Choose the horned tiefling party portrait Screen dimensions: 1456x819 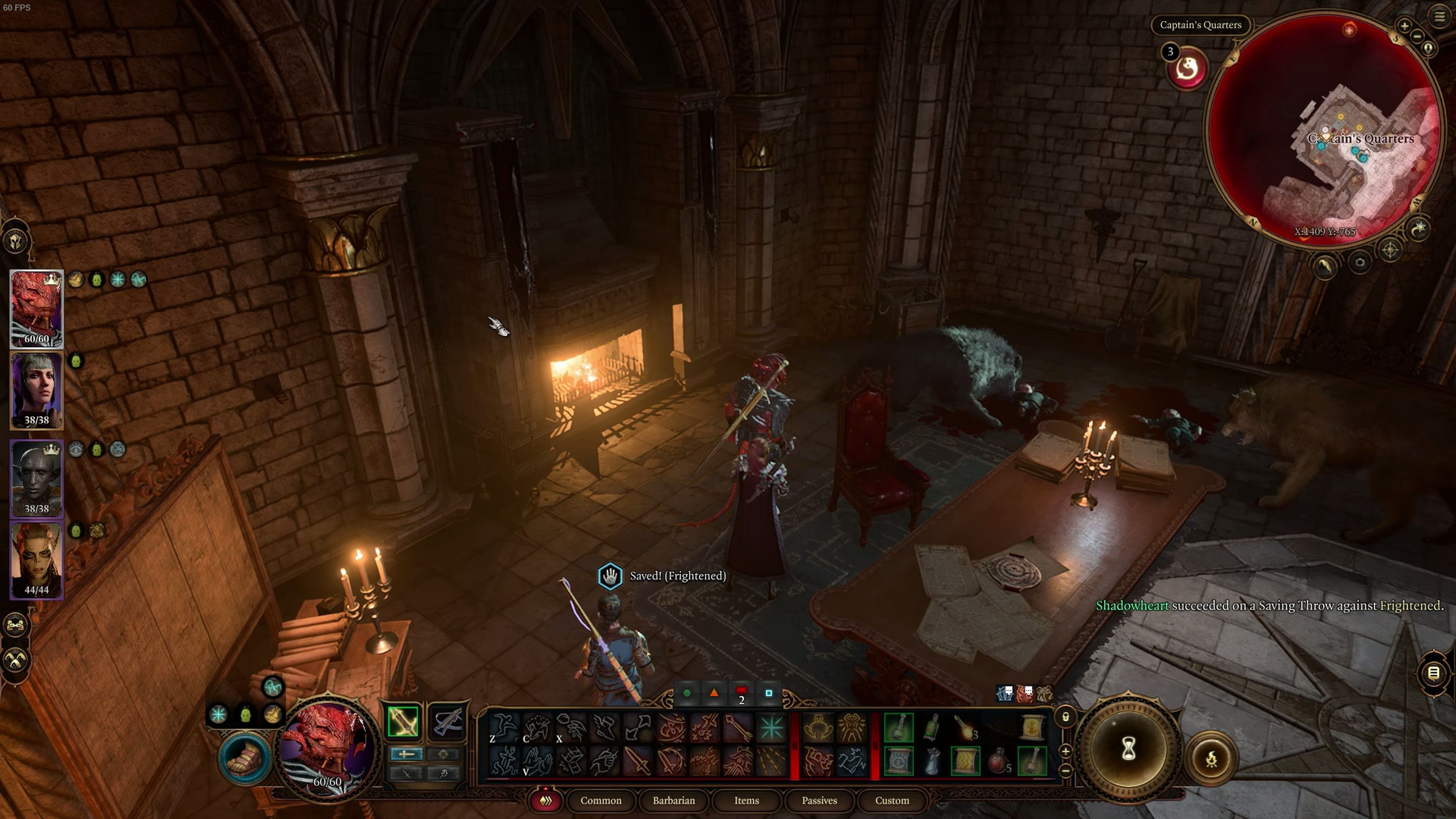[x=37, y=560]
